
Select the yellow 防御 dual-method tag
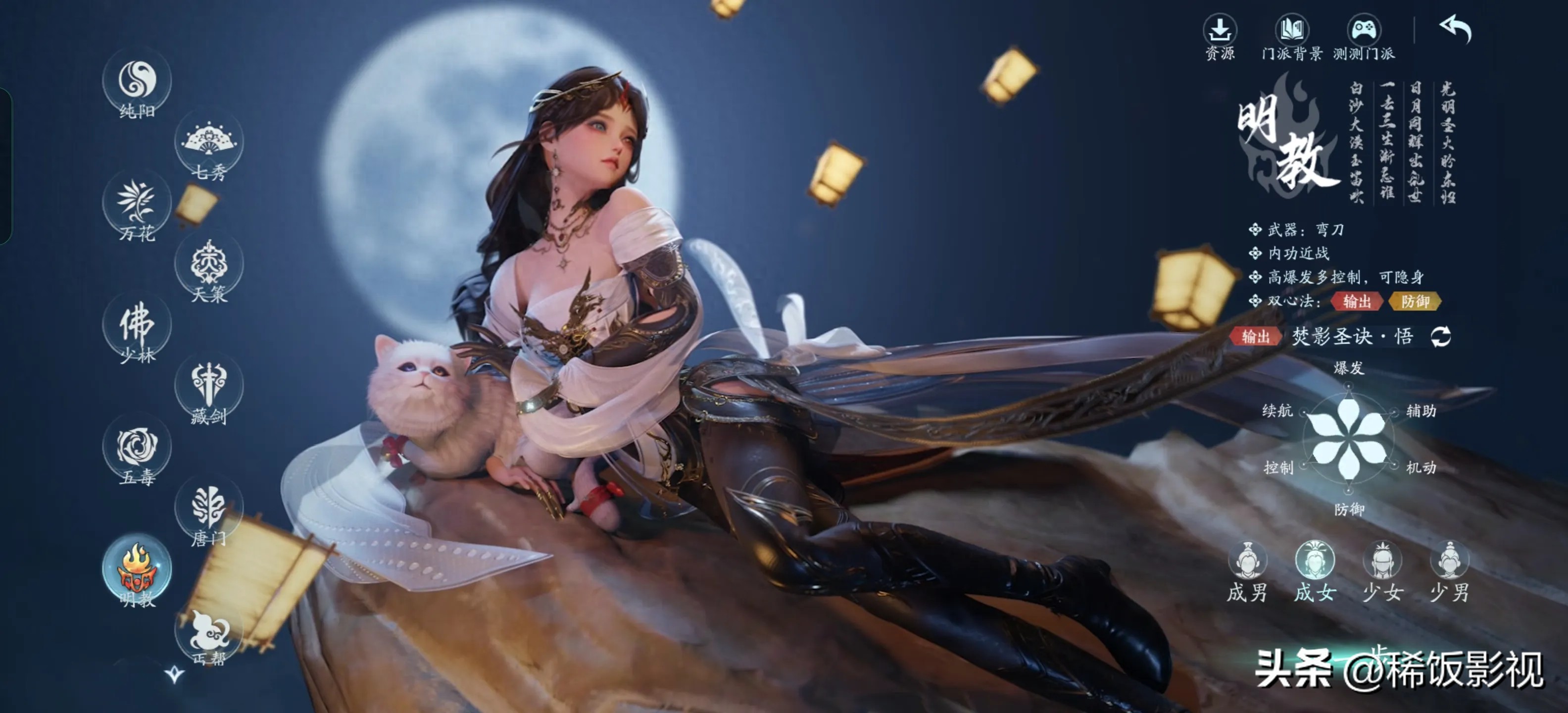(1415, 302)
